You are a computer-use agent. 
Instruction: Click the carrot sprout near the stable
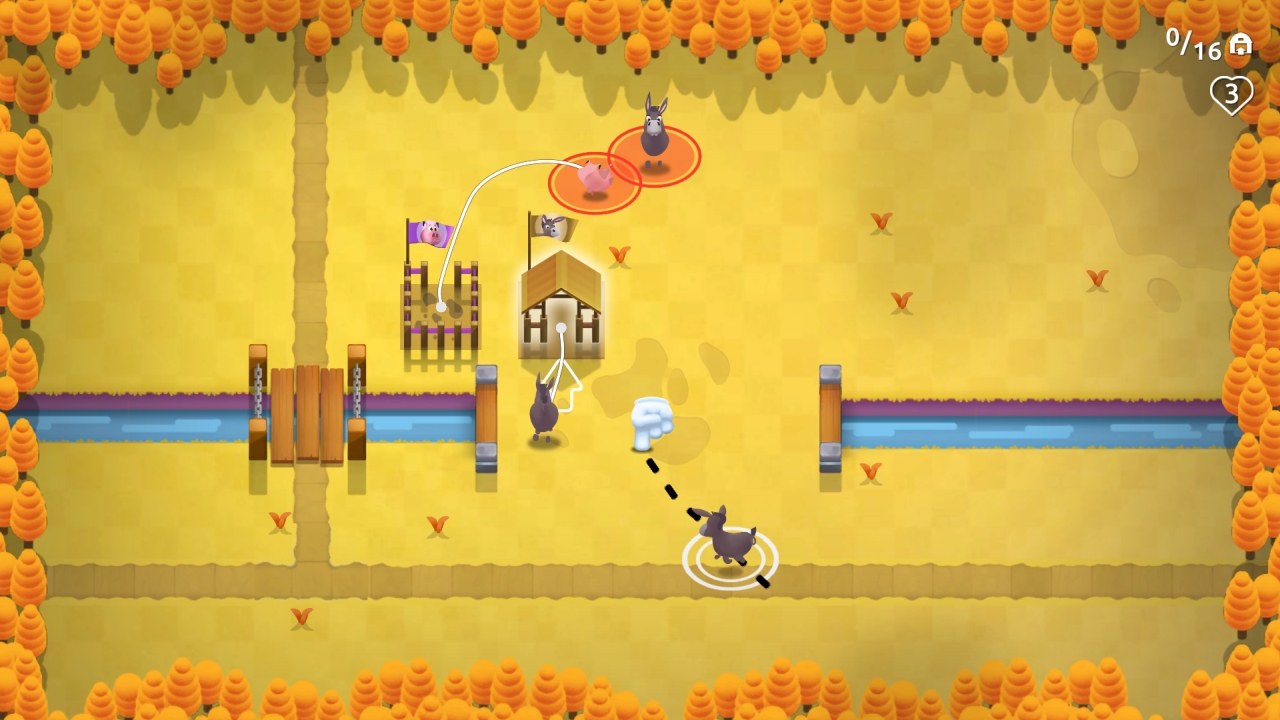click(x=620, y=256)
